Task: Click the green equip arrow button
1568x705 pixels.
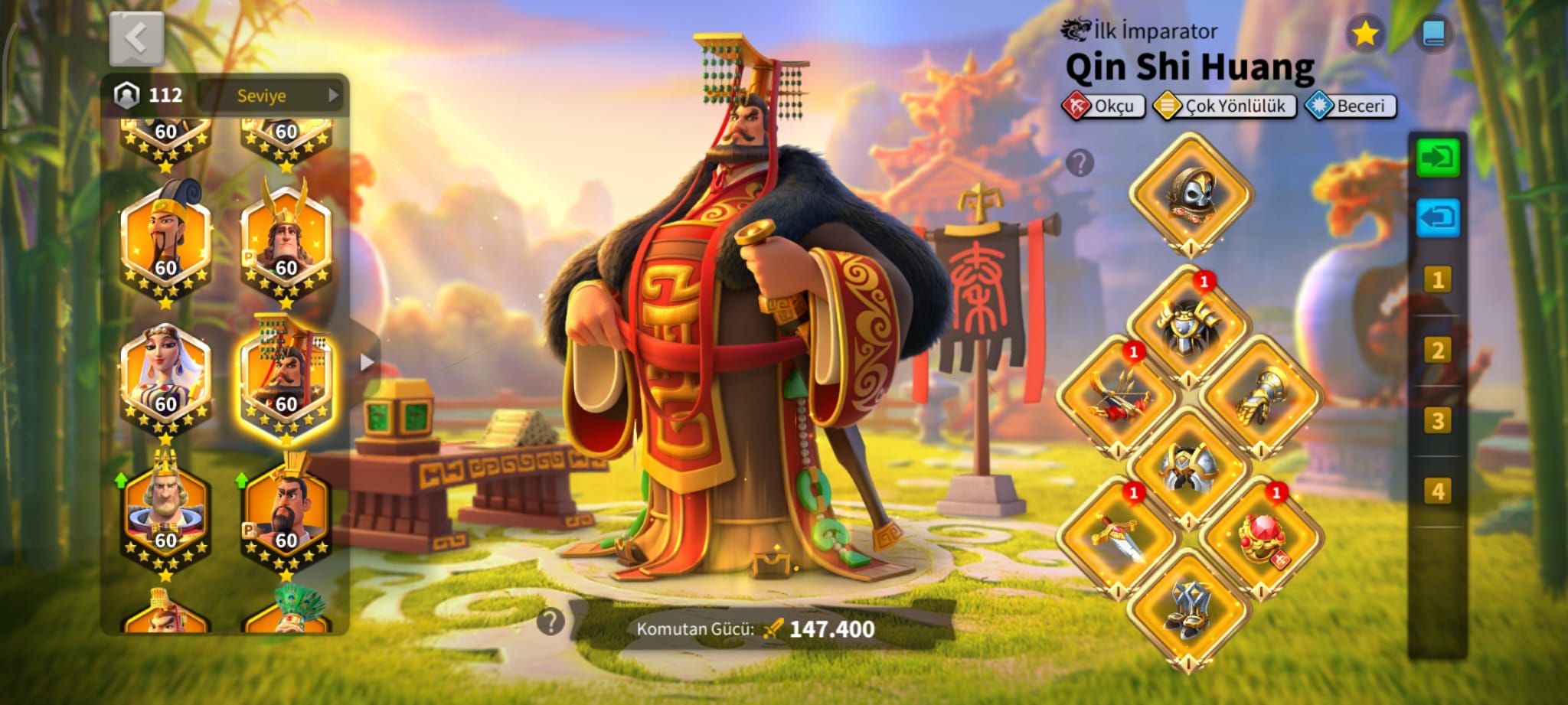Action: 1437,158
